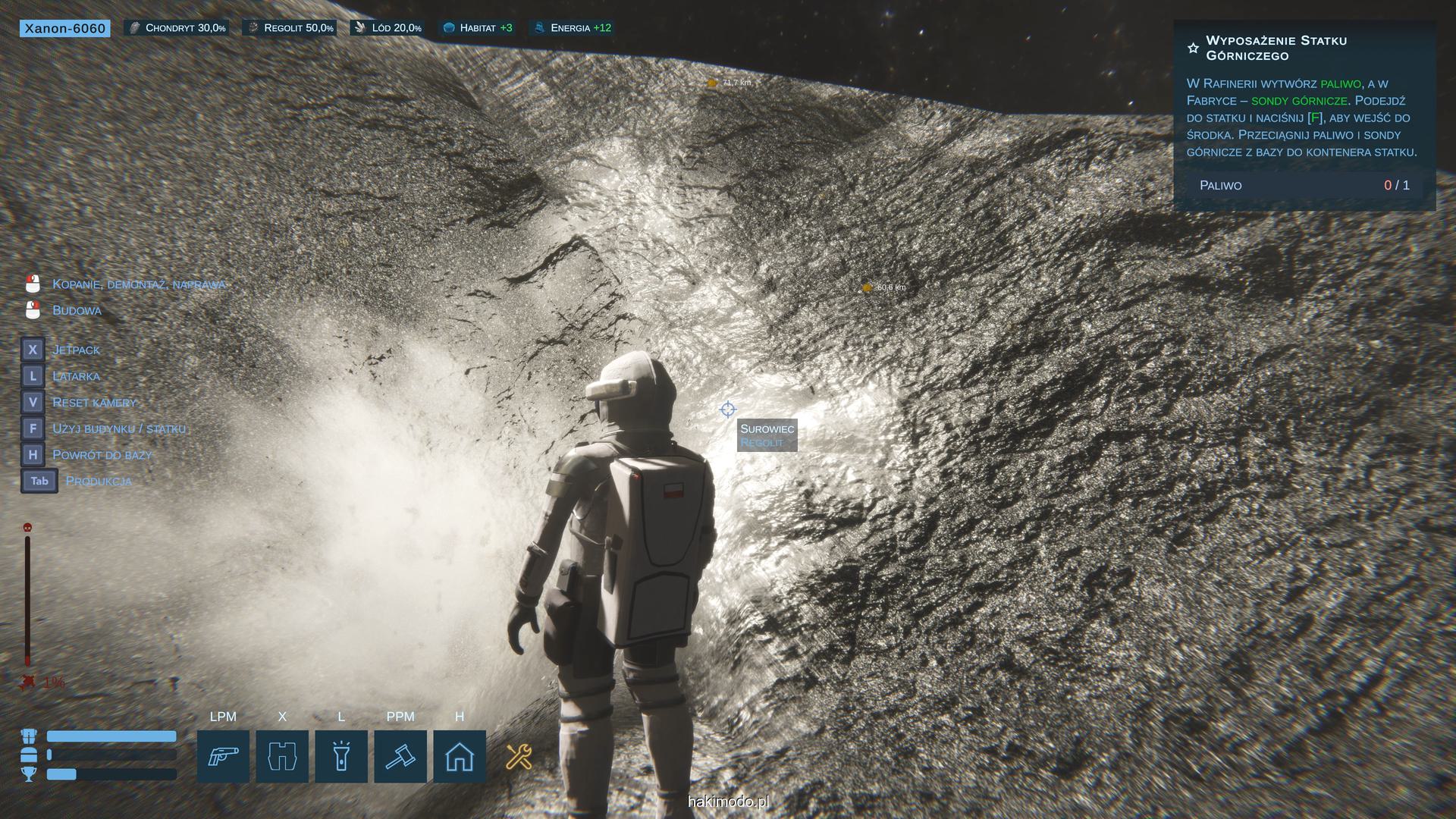The height and width of the screenshot is (819, 1456).
Task: Click the Lód resource indicator
Action: [388, 28]
